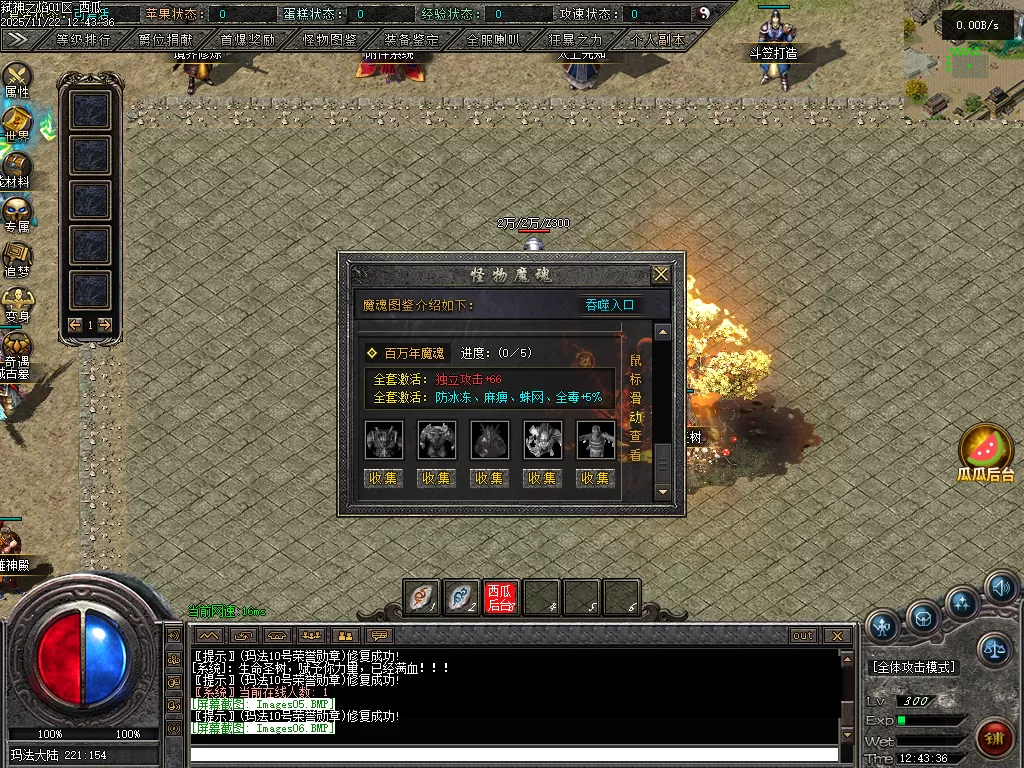Open the 首爆奖励 menu
This screenshot has width=1024, height=768.
click(x=248, y=40)
